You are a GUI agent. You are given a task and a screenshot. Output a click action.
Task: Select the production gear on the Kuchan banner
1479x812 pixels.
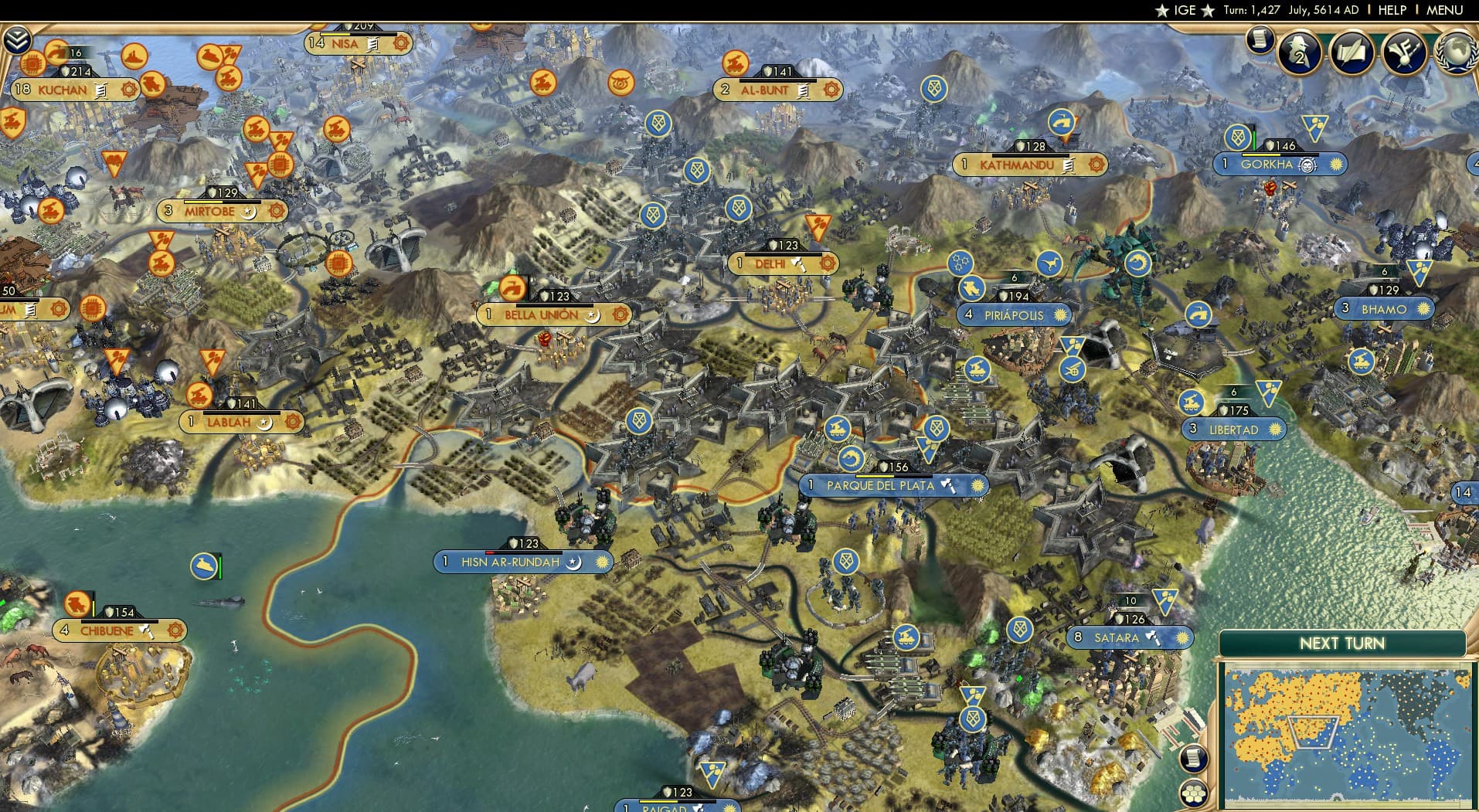pyautogui.click(x=130, y=90)
